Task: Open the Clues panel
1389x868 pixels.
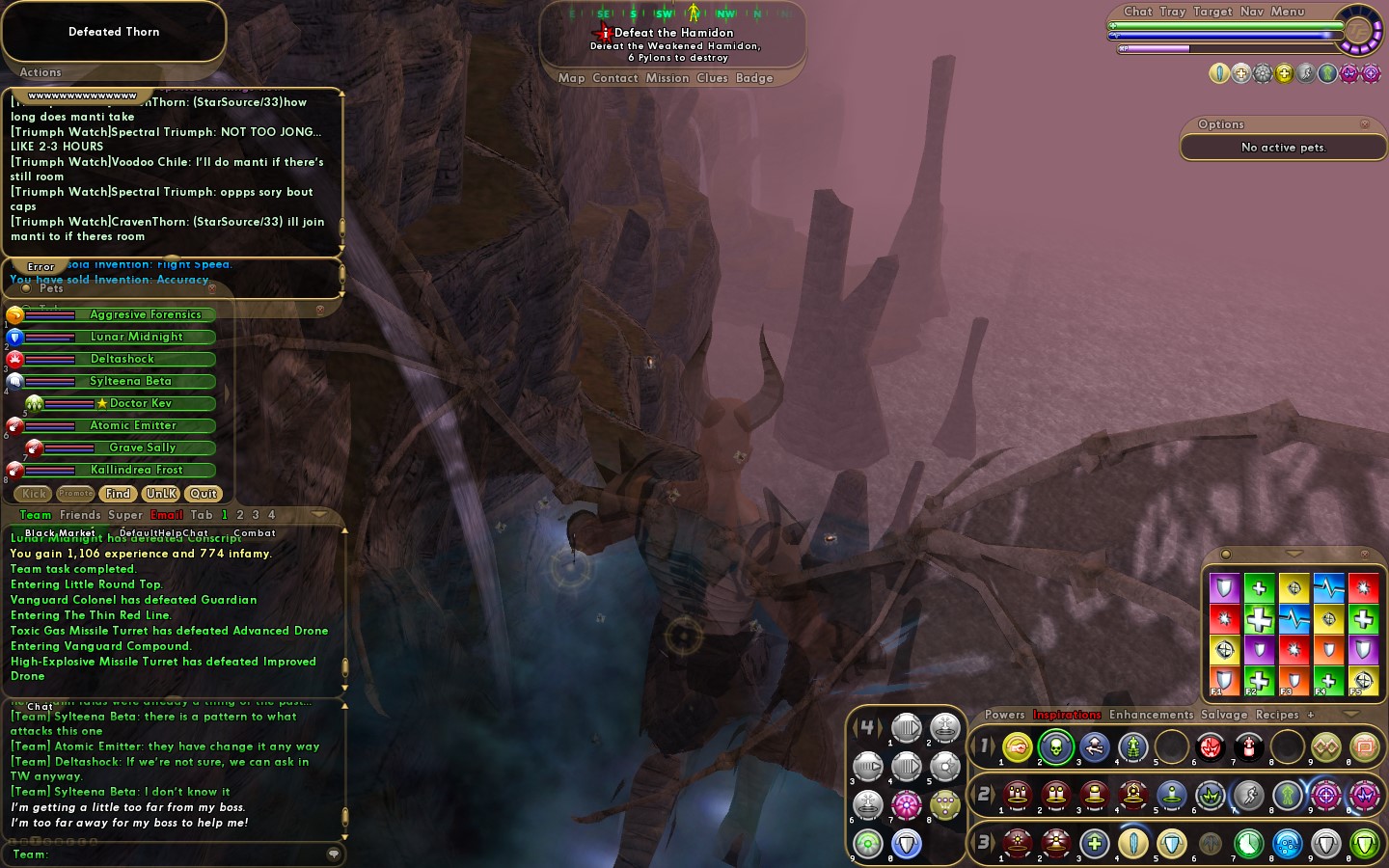Action: coord(712,78)
